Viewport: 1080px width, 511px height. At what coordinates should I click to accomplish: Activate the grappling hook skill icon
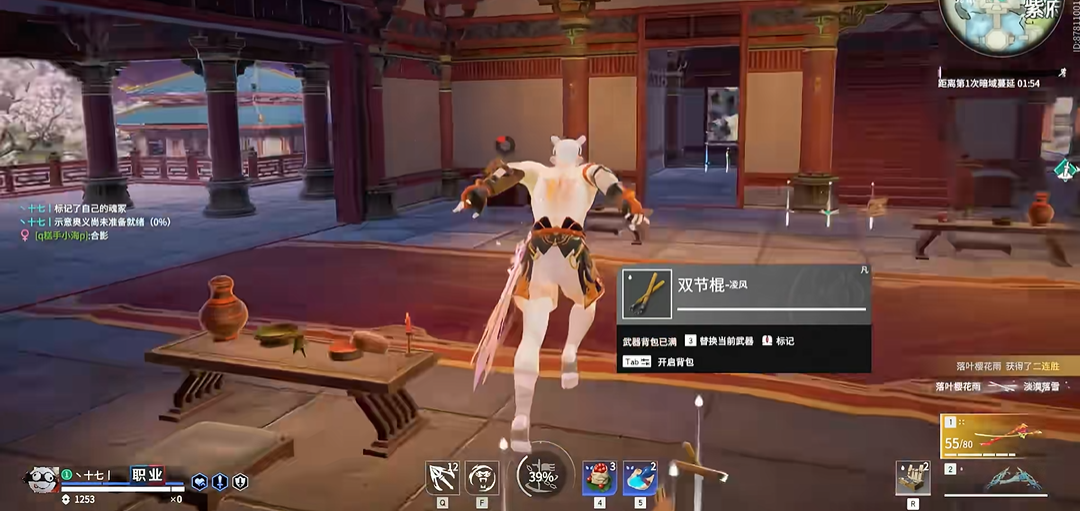pyautogui.click(x=442, y=477)
